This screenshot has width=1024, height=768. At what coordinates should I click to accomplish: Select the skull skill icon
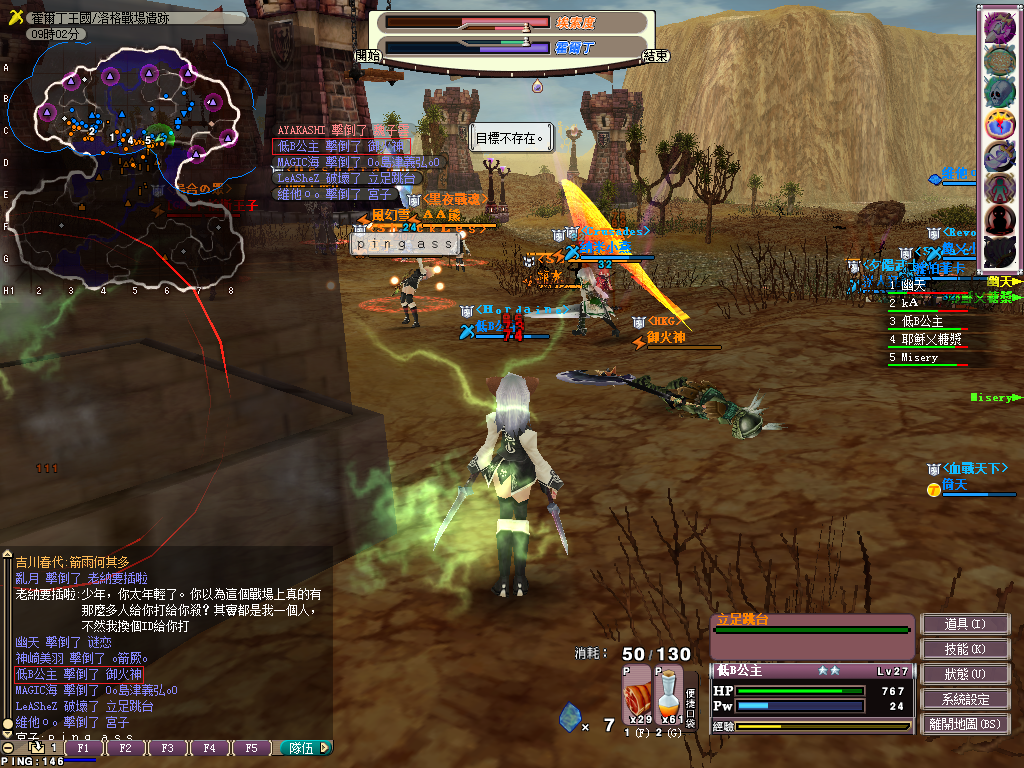pos(999,92)
